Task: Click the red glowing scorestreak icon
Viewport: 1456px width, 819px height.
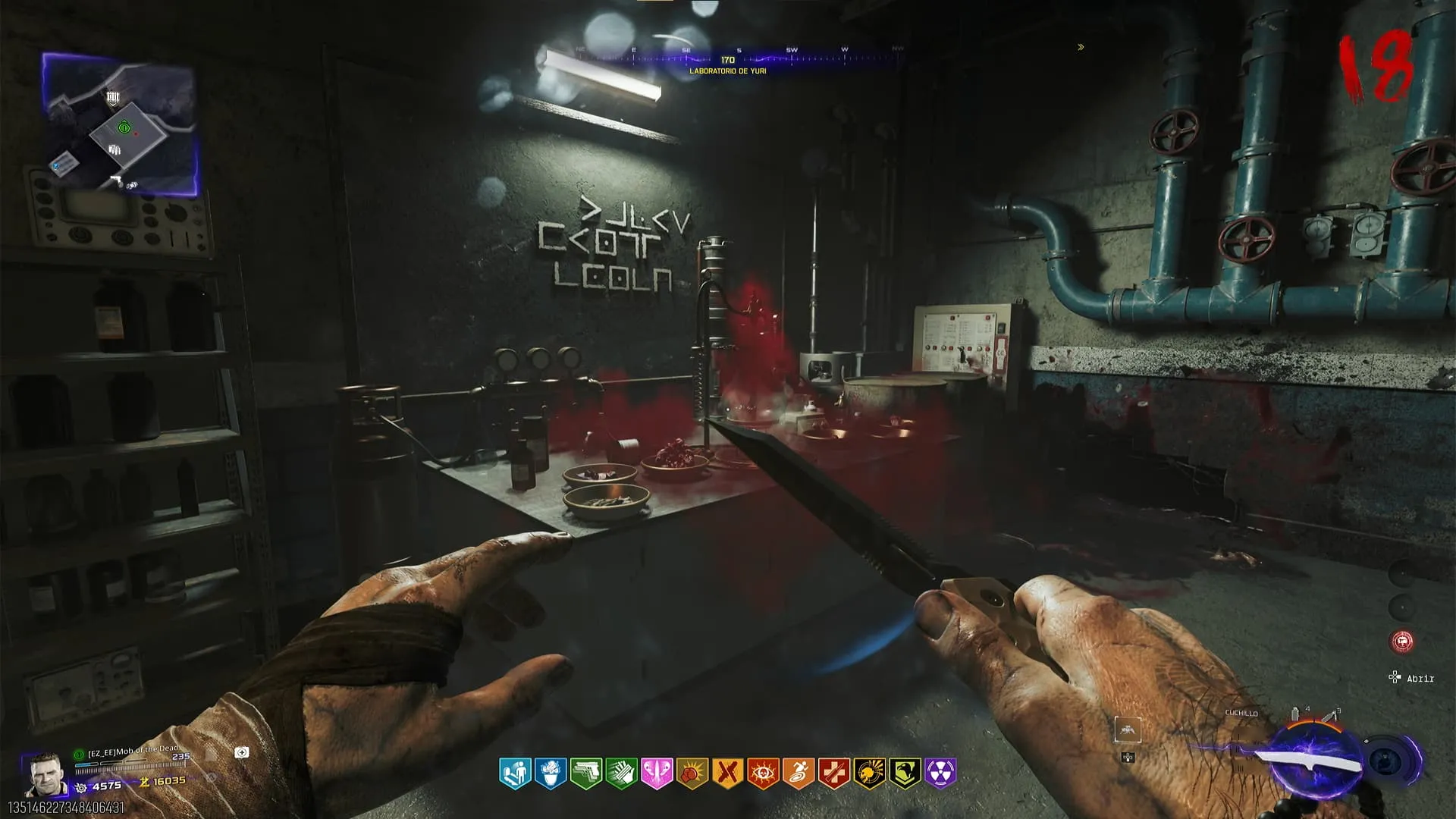Action: click(x=1402, y=642)
